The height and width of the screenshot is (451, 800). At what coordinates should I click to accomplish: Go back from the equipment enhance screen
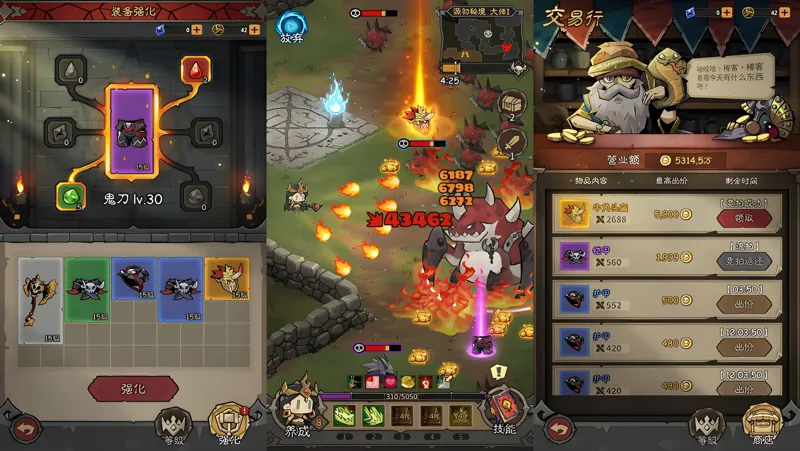(26, 428)
